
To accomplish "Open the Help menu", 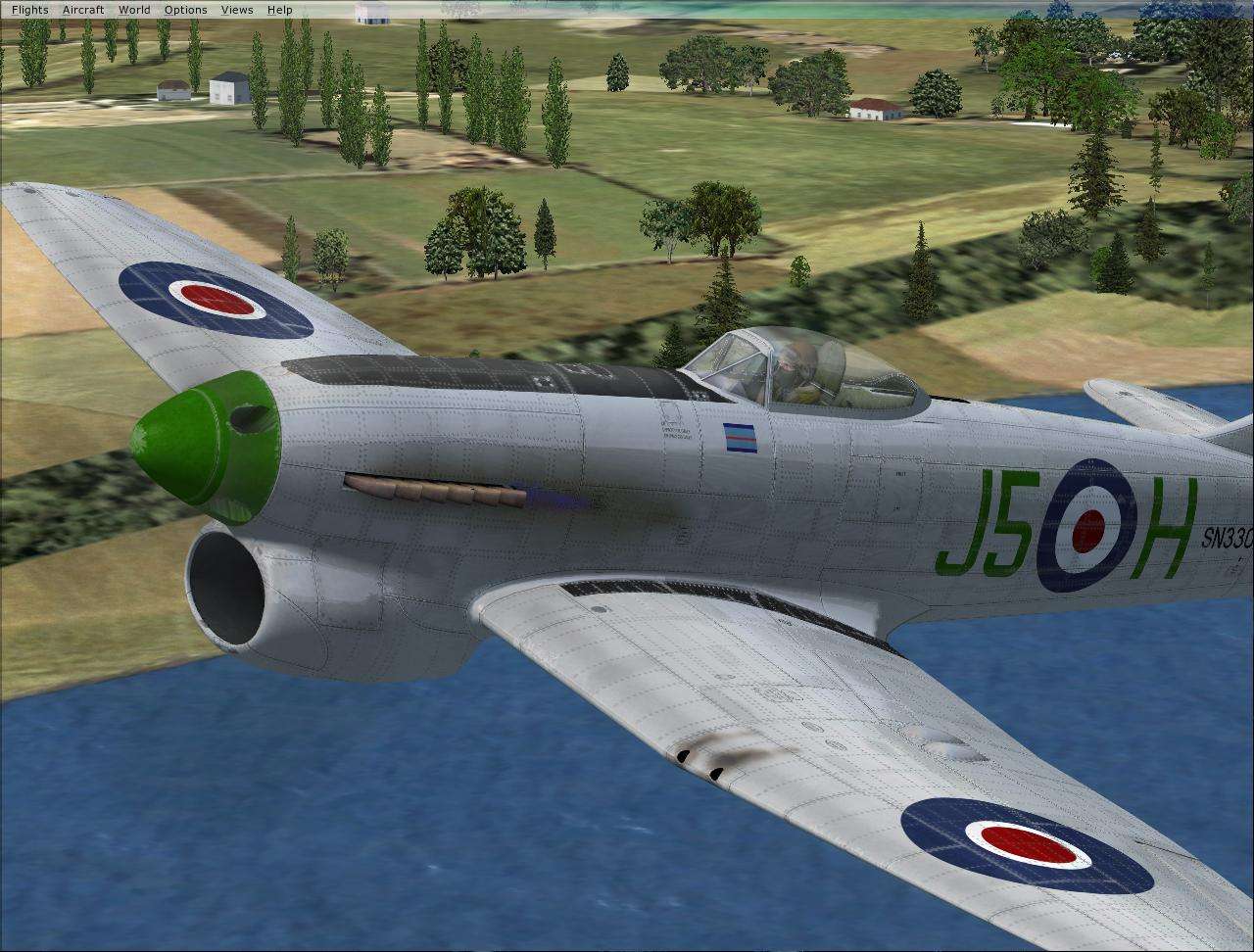I will pos(279,9).
